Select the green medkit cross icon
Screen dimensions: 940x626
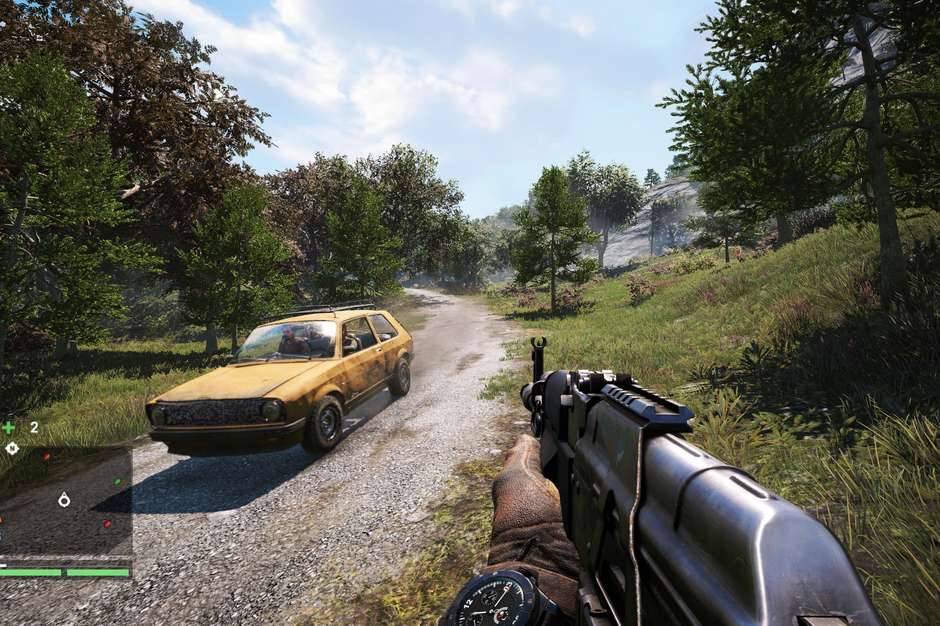coord(9,427)
